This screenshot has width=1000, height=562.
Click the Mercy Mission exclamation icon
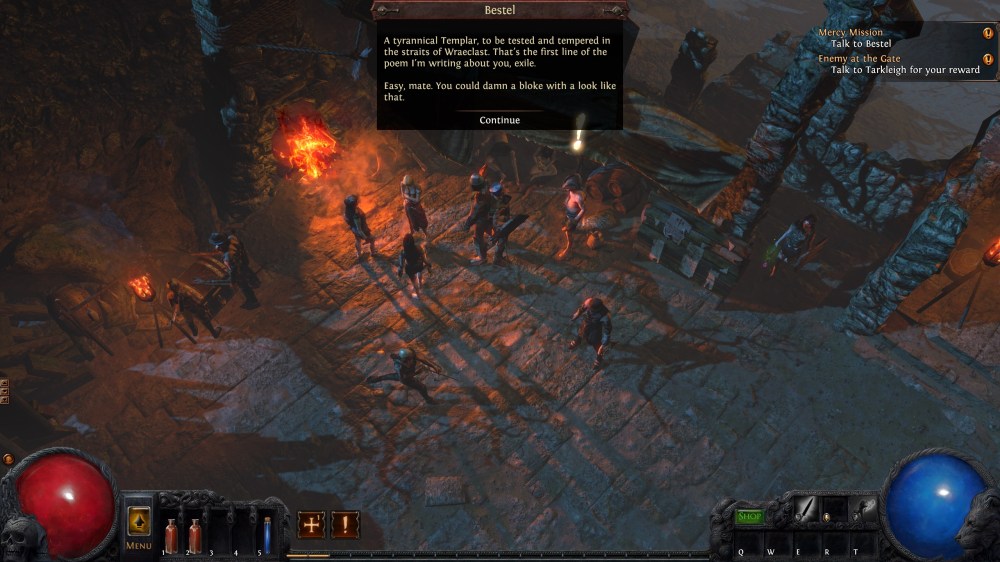pos(988,33)
